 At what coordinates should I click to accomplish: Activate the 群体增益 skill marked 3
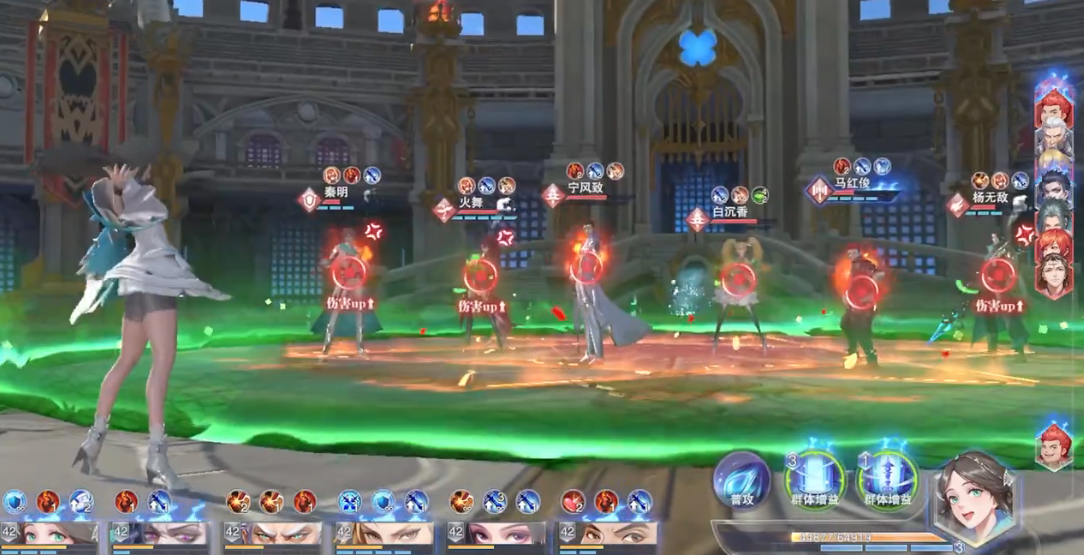click(x=815, y=479)
